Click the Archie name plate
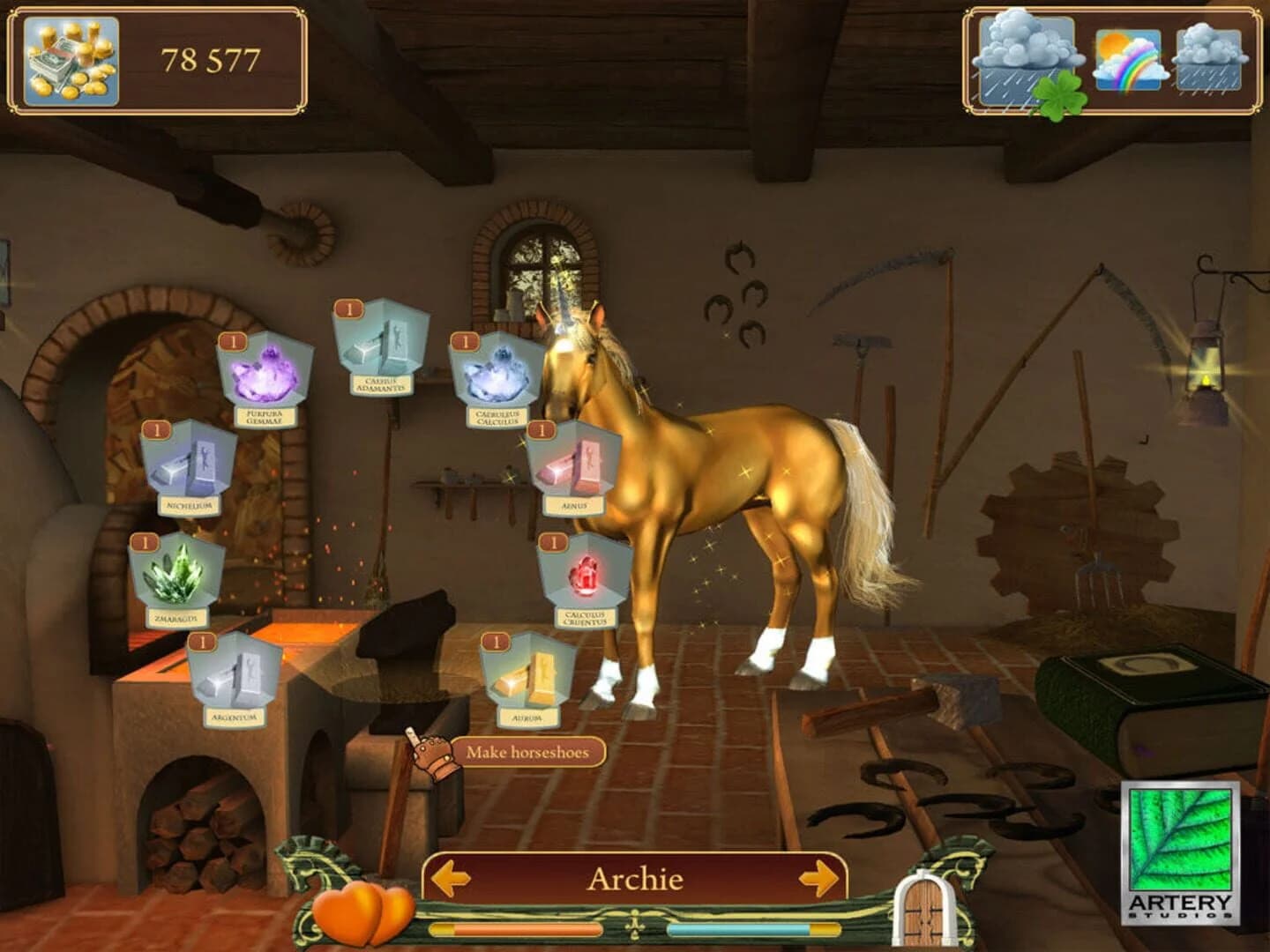 (634, 879)
